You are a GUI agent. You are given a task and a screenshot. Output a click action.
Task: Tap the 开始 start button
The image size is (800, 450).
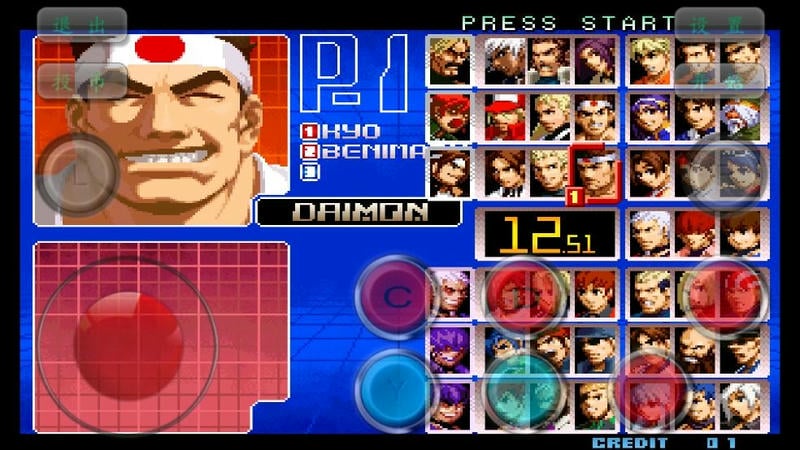tap(720, 81)
